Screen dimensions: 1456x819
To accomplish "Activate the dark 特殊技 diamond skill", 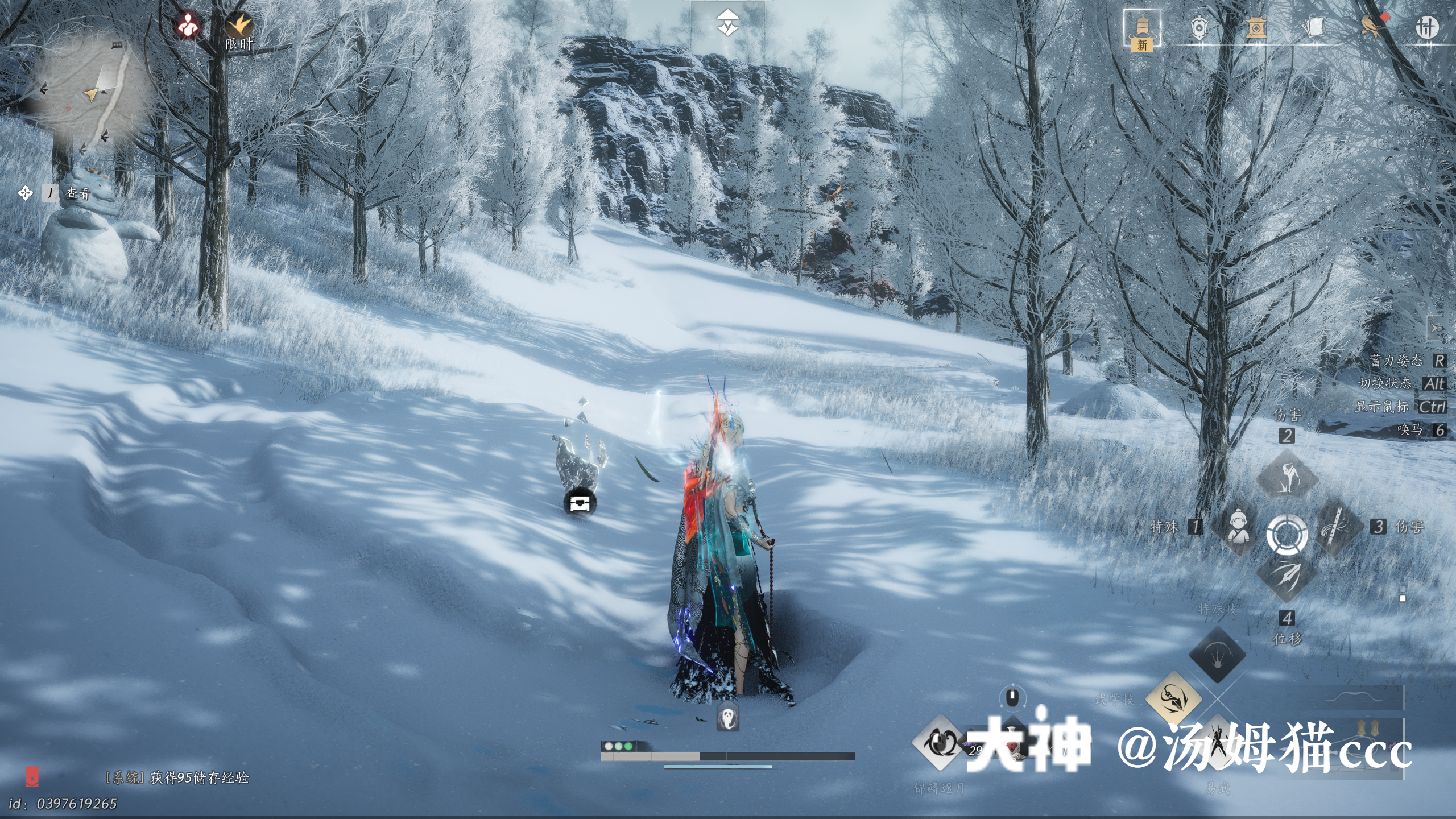I will [x=1217, y=655].
